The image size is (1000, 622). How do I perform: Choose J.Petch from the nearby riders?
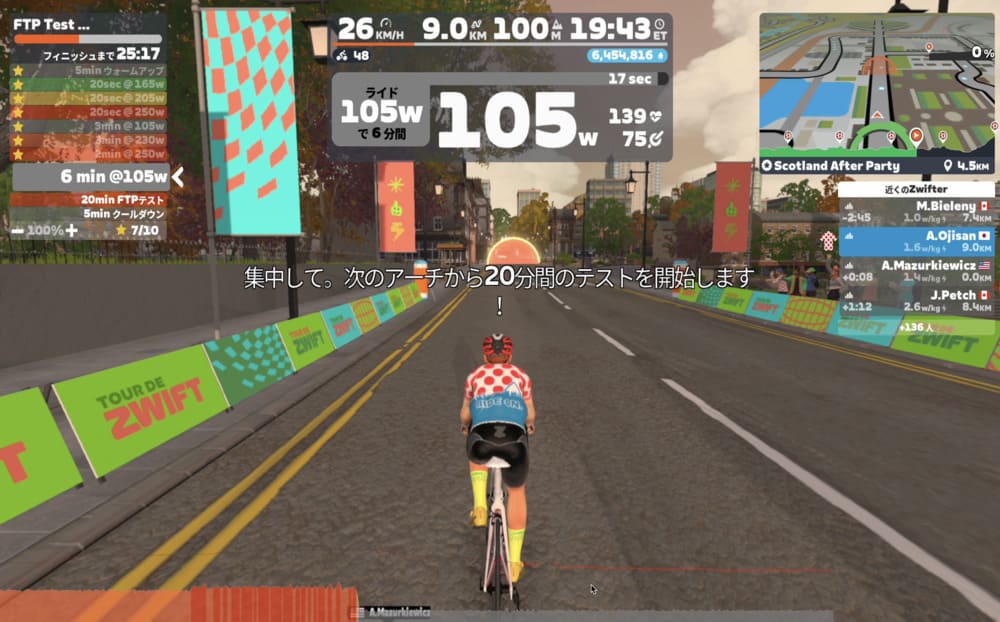coord(916,300)
